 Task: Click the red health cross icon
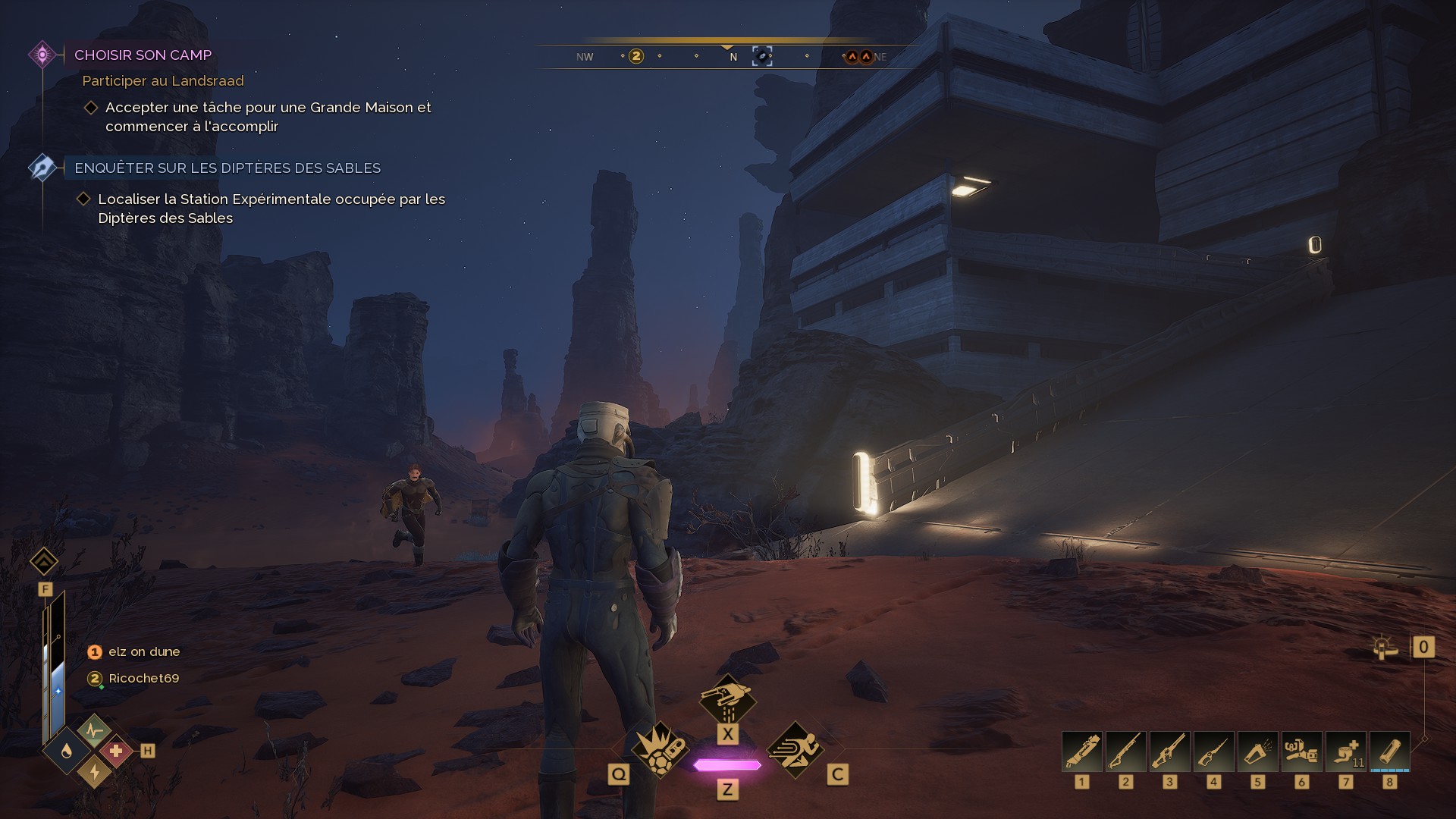tap(115, 752)
